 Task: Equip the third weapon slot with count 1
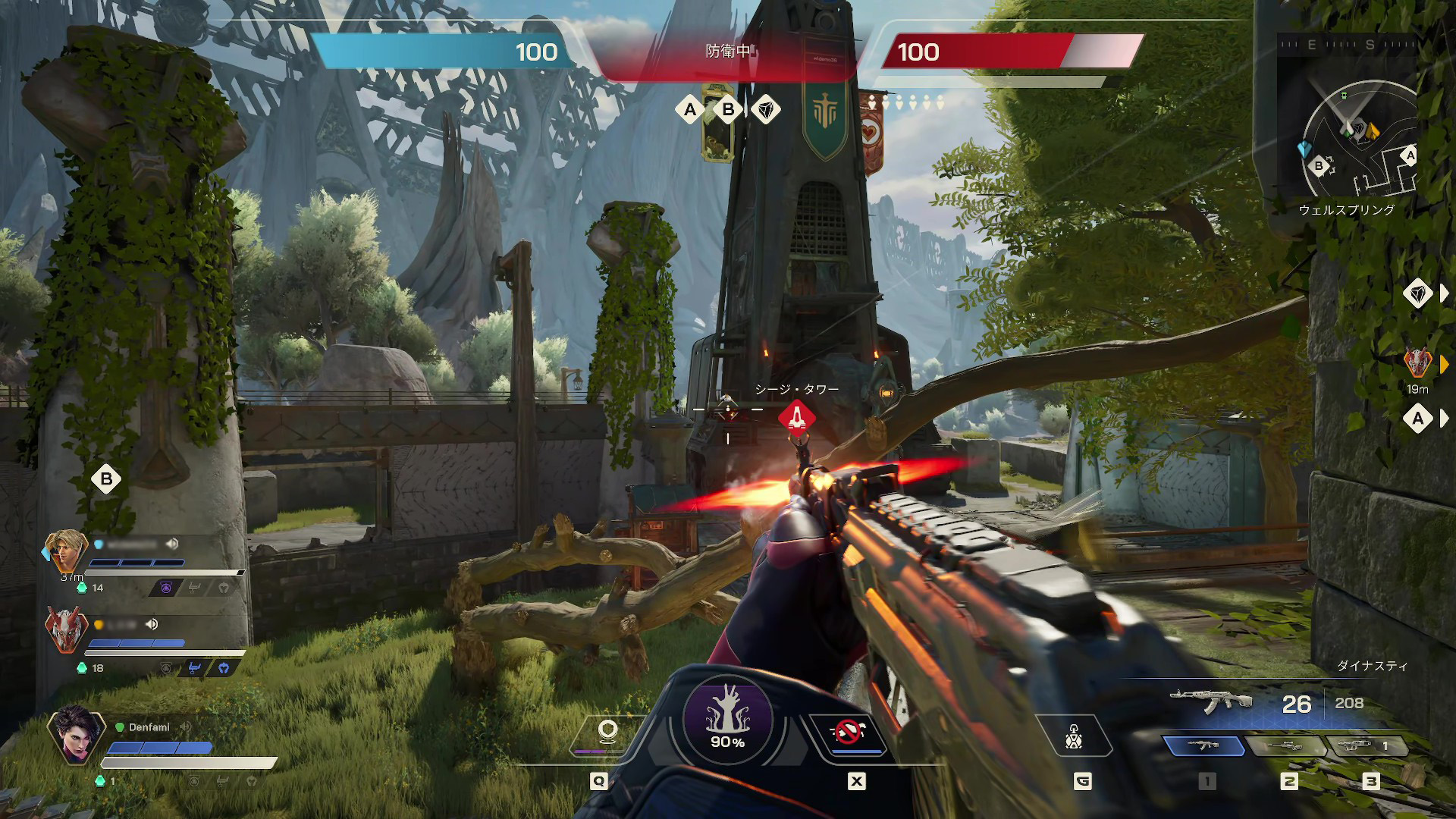point(1365,746)
